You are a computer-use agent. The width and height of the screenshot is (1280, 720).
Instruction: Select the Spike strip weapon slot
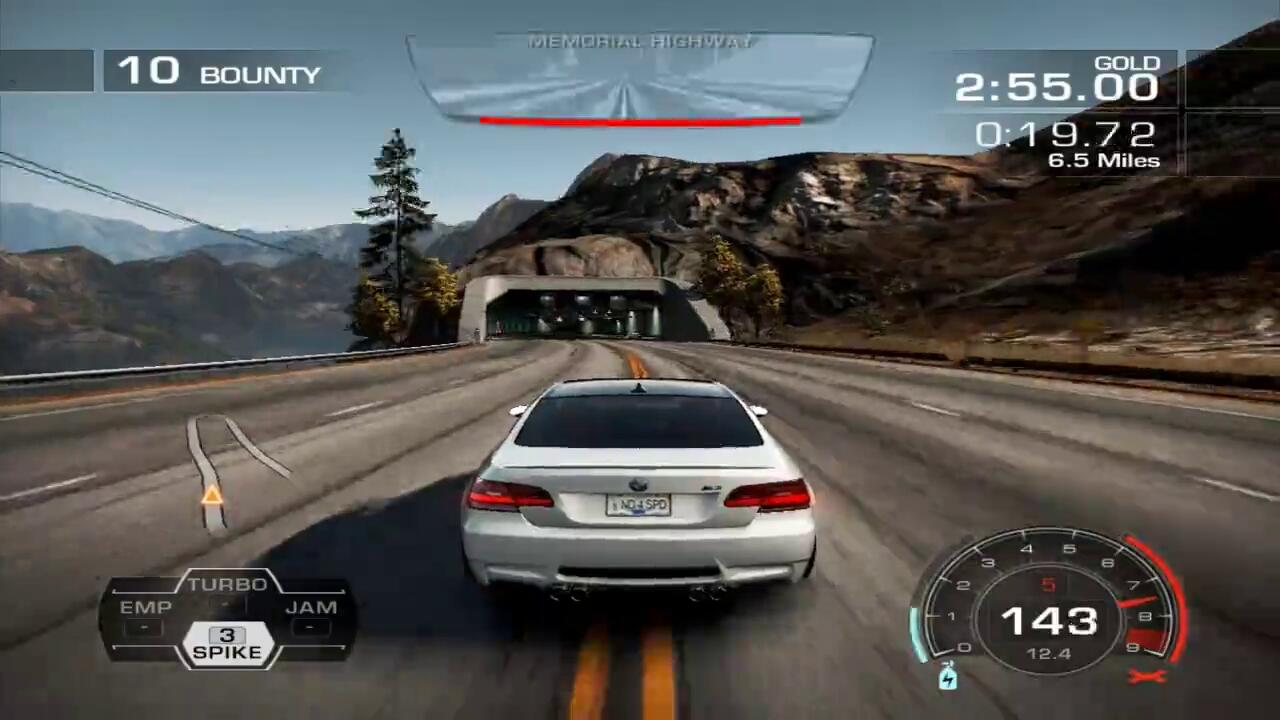pyautogui.click(x=227, y=645)
